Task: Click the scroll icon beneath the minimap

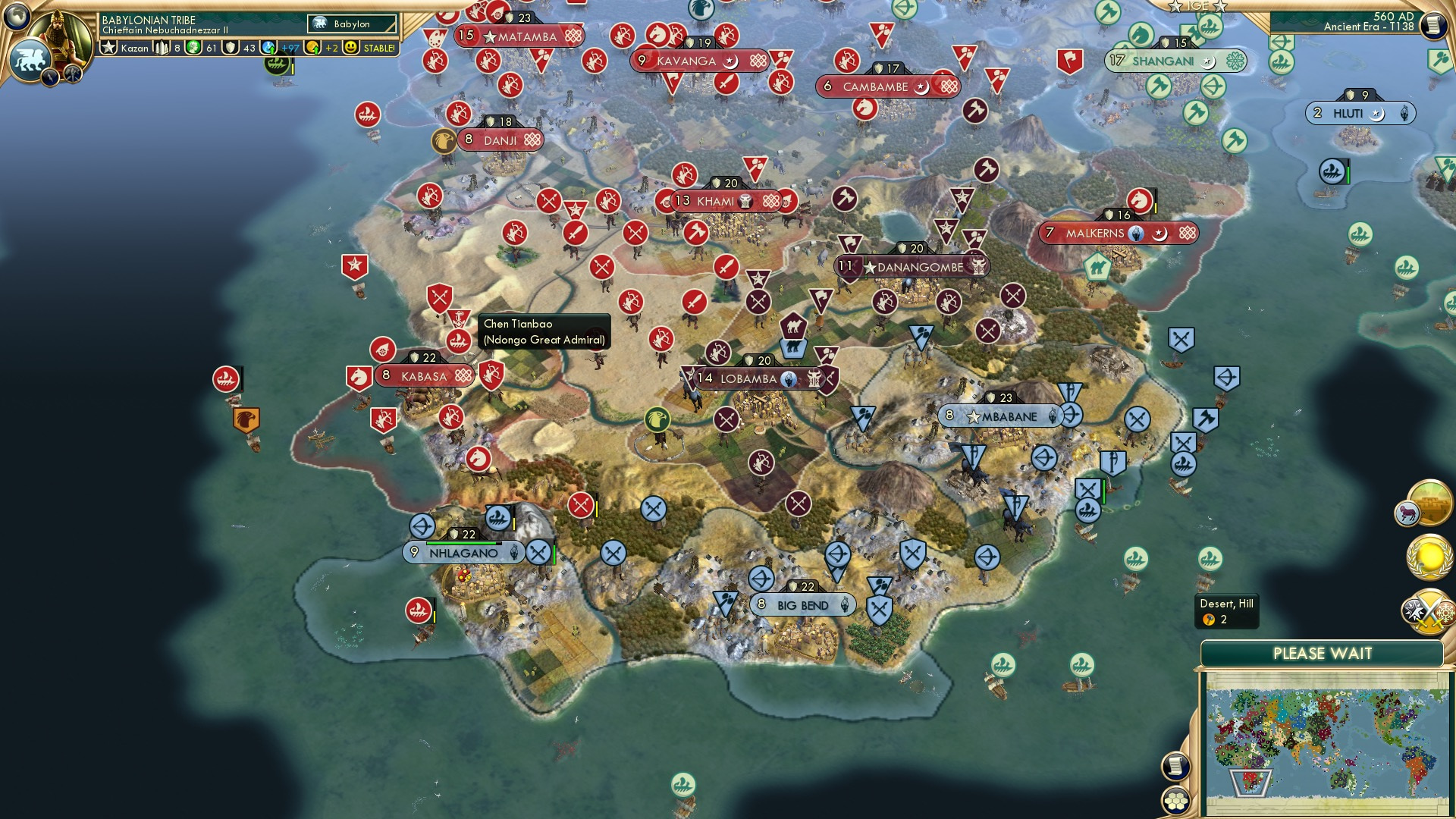Action: click(x=1175, y=765)
